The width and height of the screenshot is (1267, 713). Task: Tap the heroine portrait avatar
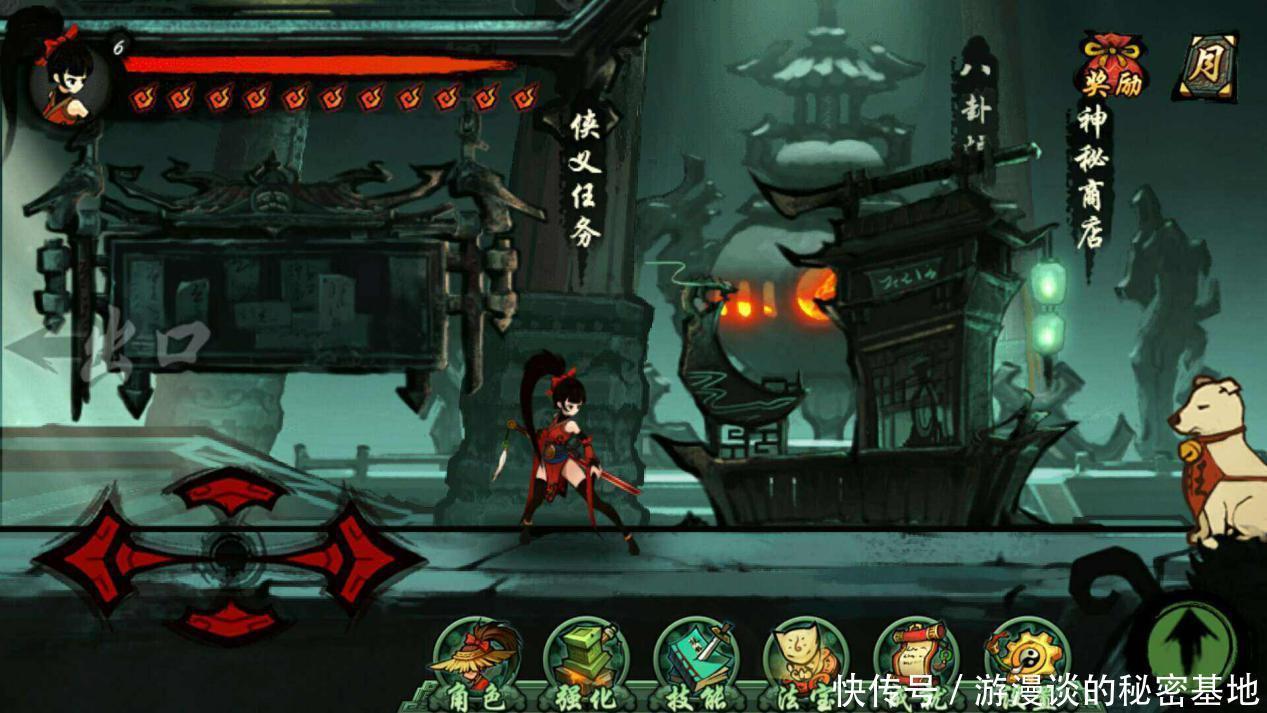(70, 80)
